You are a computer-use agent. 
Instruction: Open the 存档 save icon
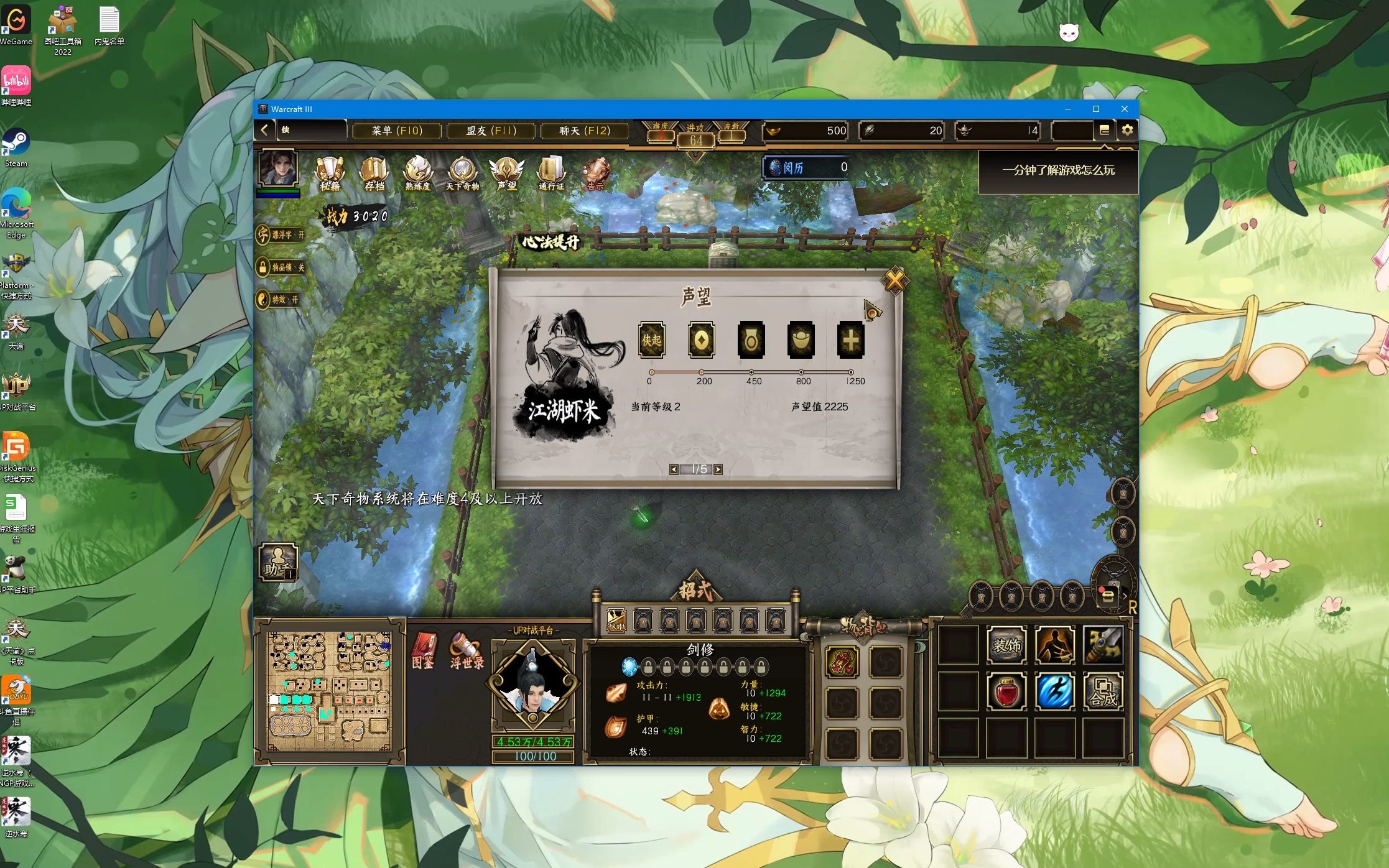pos(374,172)
